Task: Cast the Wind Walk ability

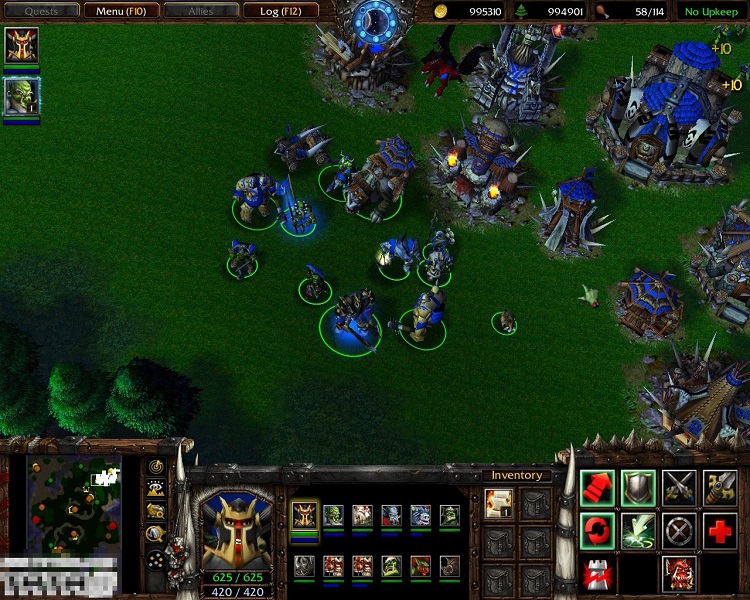Action: pos(637,530)
